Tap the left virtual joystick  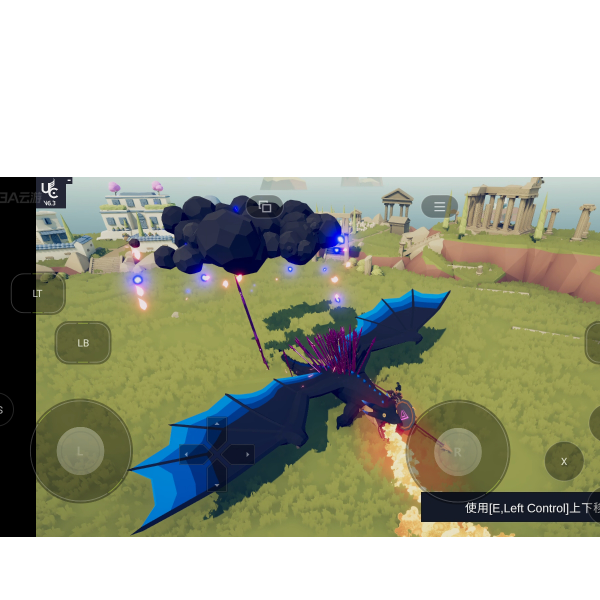(x=81, y=451)
